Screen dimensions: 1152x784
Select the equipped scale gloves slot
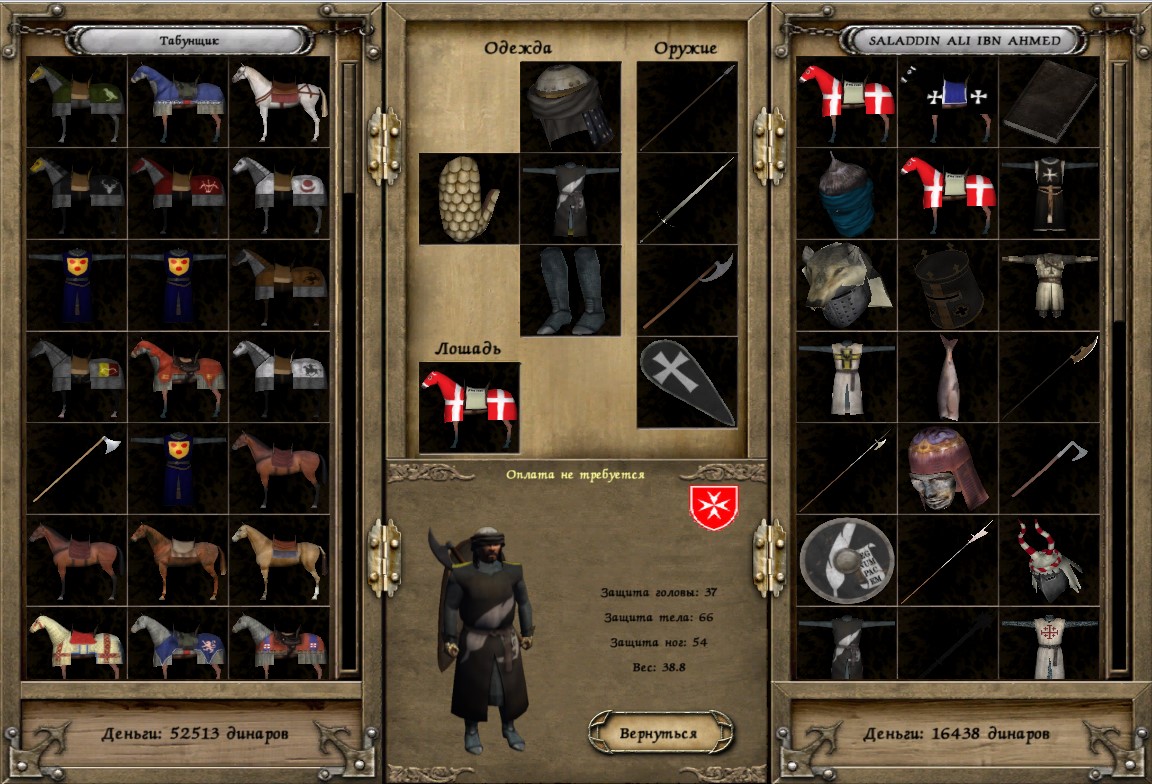click(x=468, y=199)
